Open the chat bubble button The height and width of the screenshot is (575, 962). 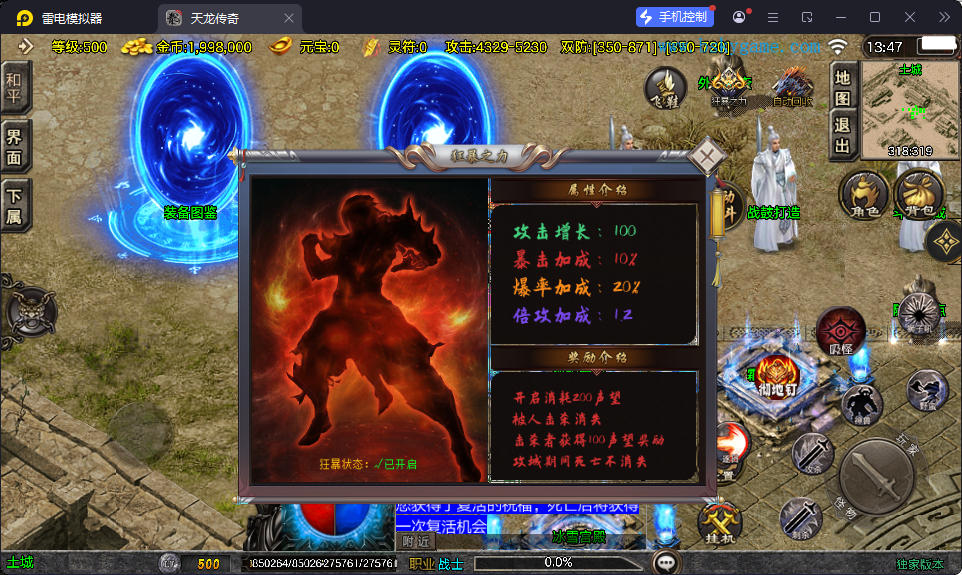pos(664,563)
